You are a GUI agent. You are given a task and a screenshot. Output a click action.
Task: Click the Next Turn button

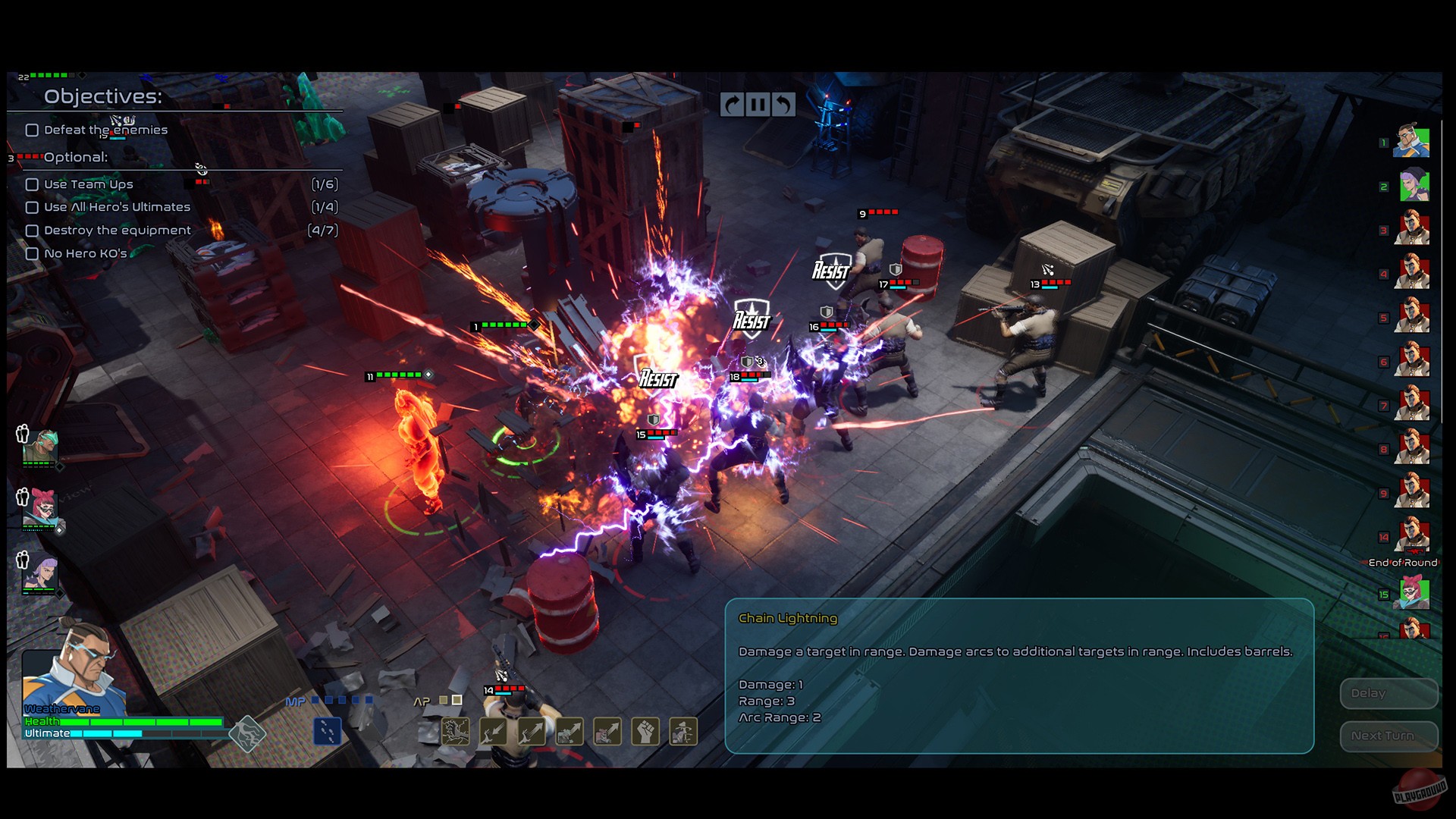point(1387,736)
